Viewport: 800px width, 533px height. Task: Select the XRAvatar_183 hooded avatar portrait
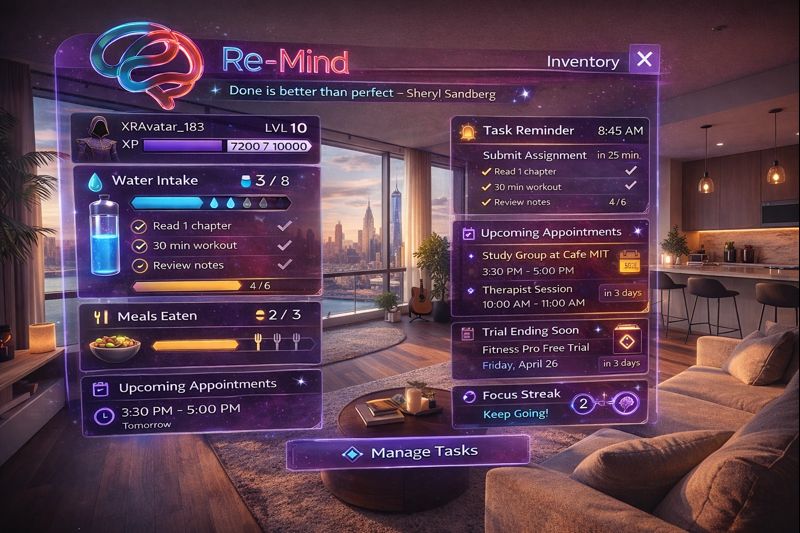click(x=99, y=136)
